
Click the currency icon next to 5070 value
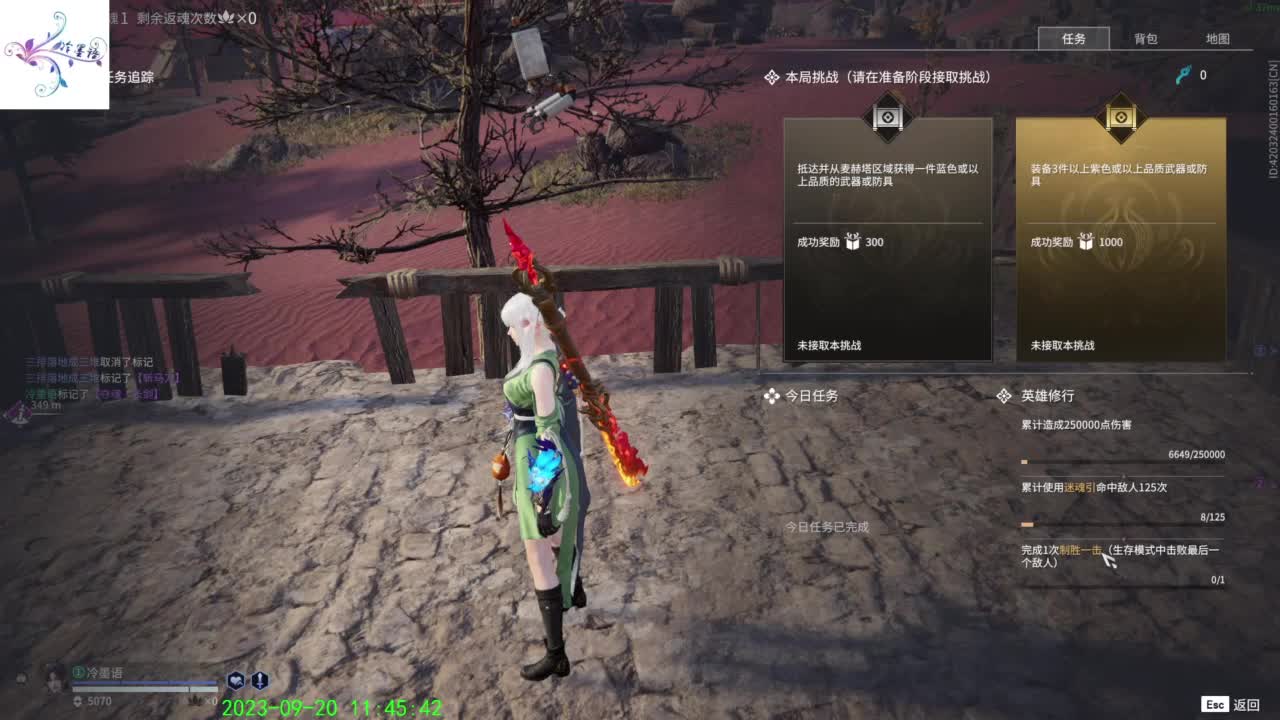tap(77, 701)
